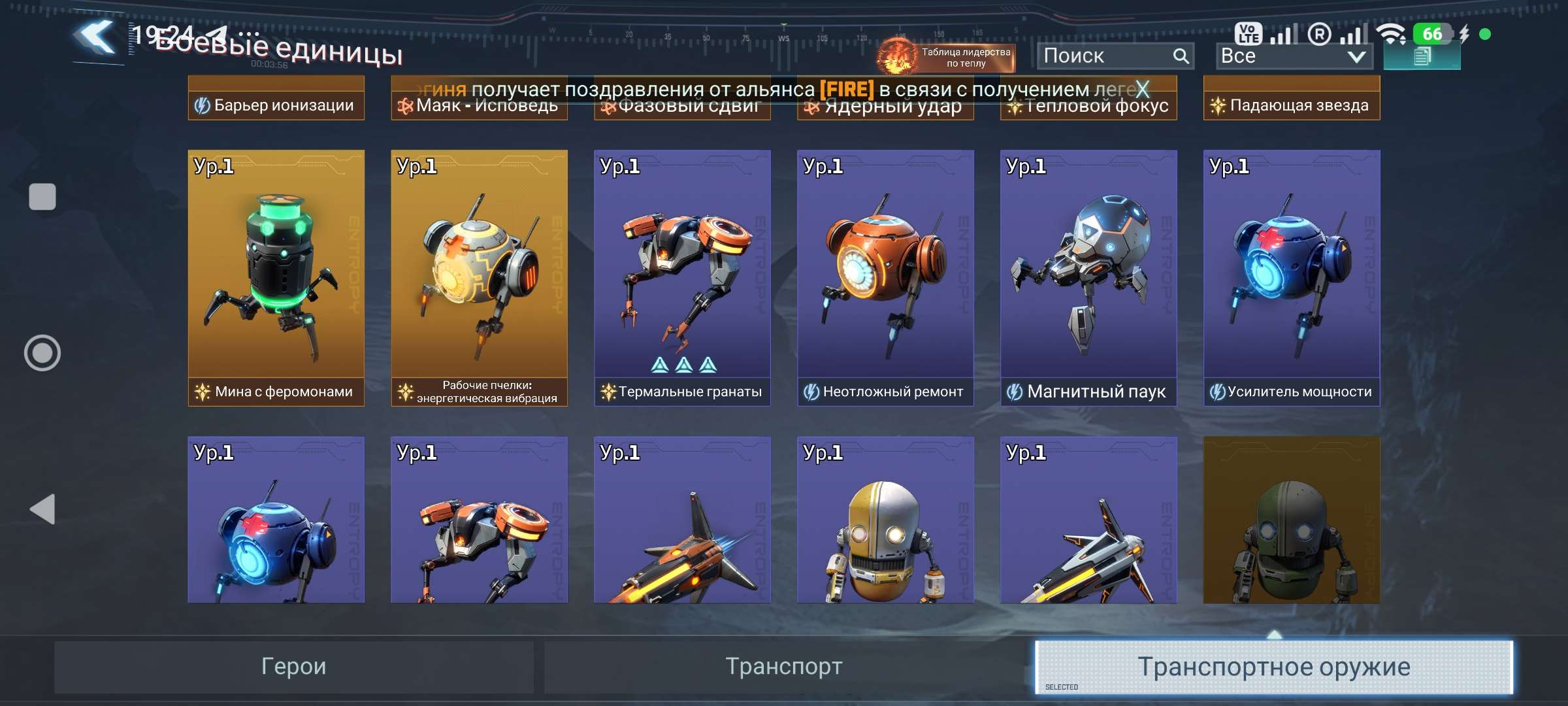Collapse the Тепловой фокус filter chip
Screen dimensions: 1568x706
click(x=1088, y=105)
